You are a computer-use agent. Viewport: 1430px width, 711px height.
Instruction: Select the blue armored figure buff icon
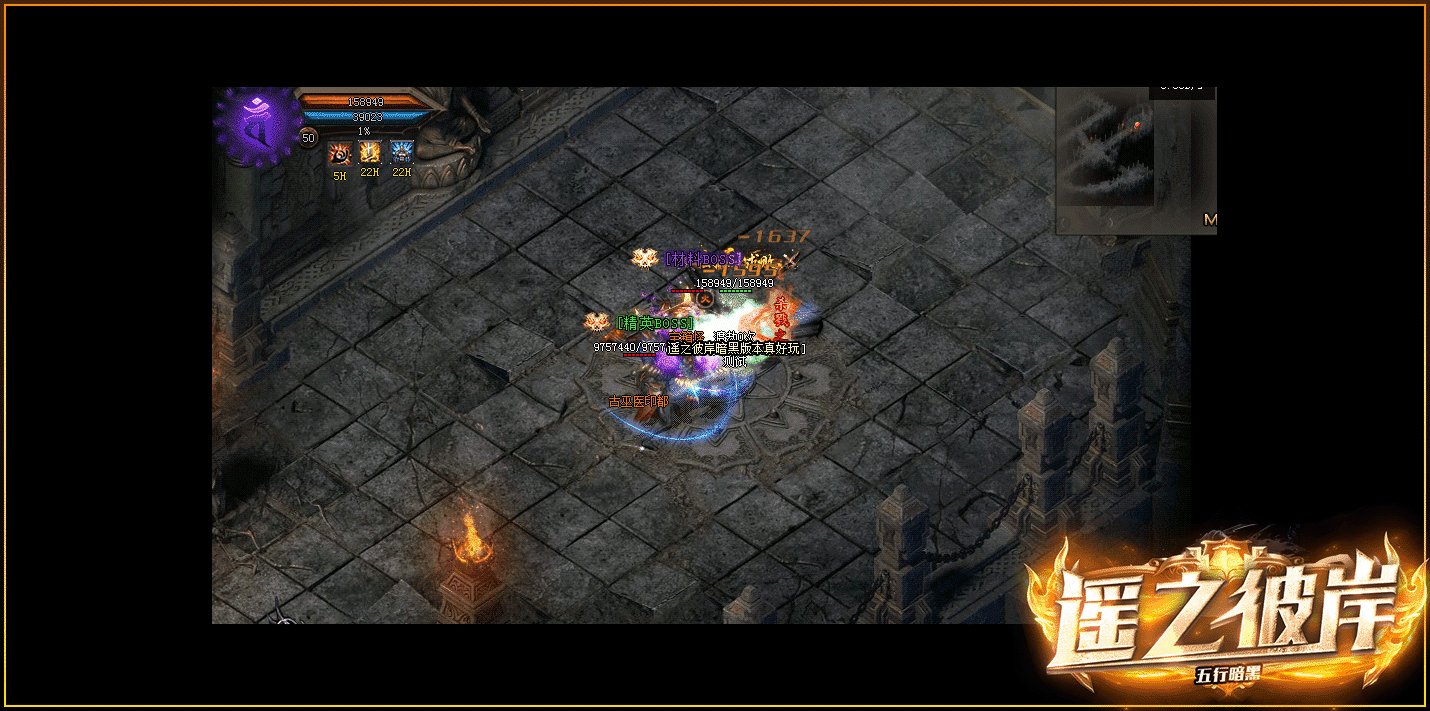tap(401, 152)
